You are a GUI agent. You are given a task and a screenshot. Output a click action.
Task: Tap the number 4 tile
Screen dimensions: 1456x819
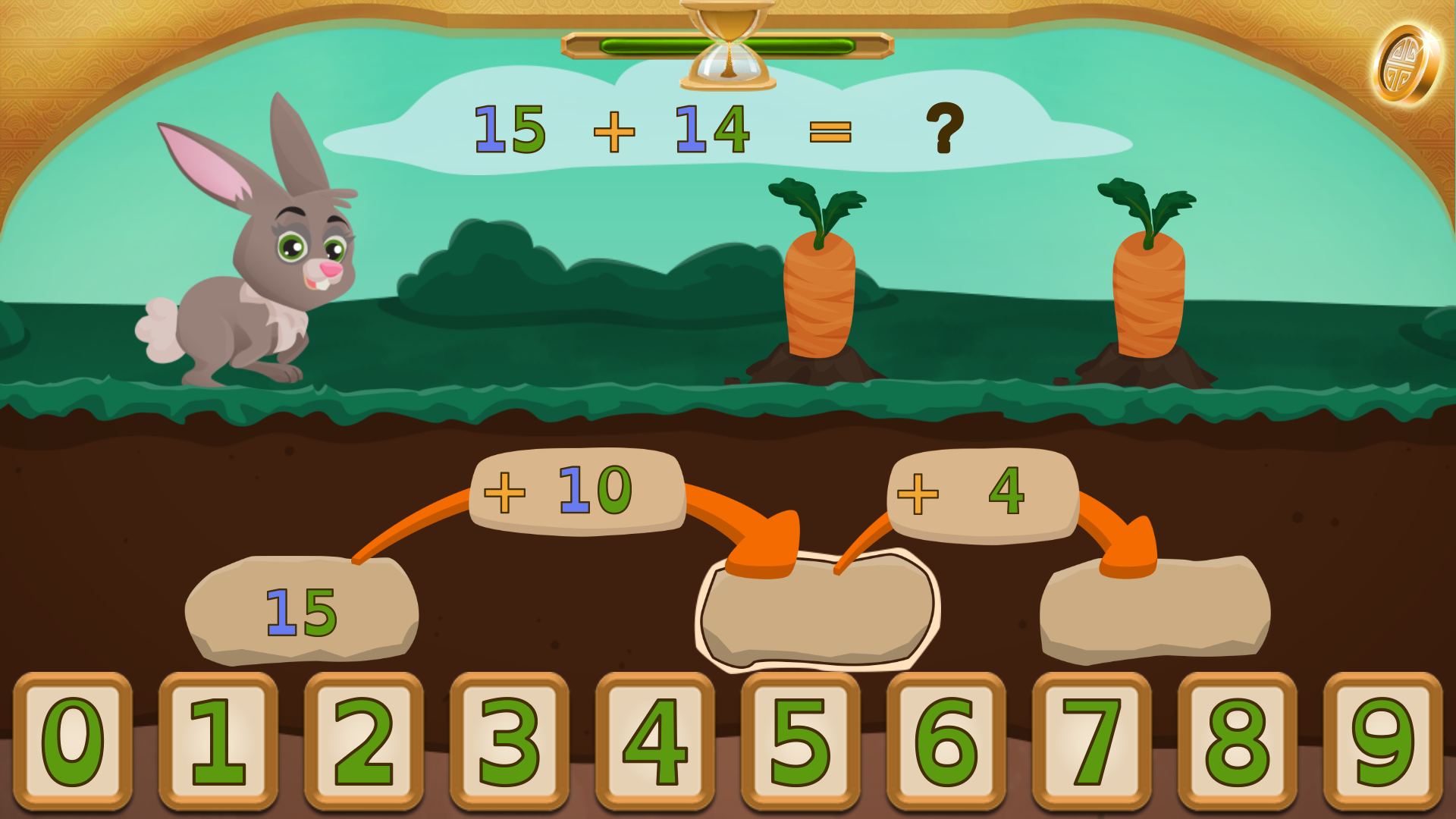[655, 741]
